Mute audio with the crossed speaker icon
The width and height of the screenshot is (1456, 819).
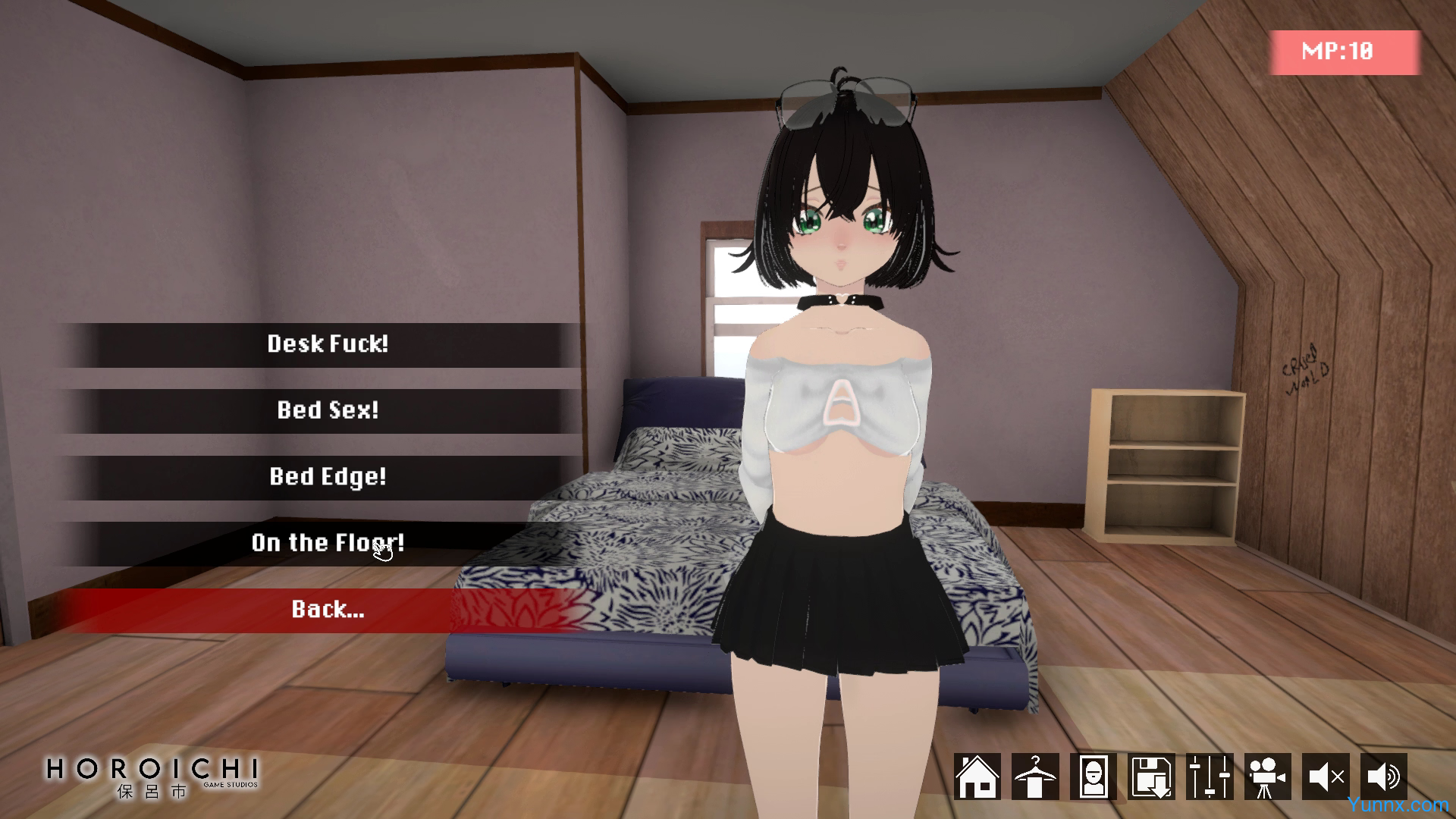click(1326, 777)
